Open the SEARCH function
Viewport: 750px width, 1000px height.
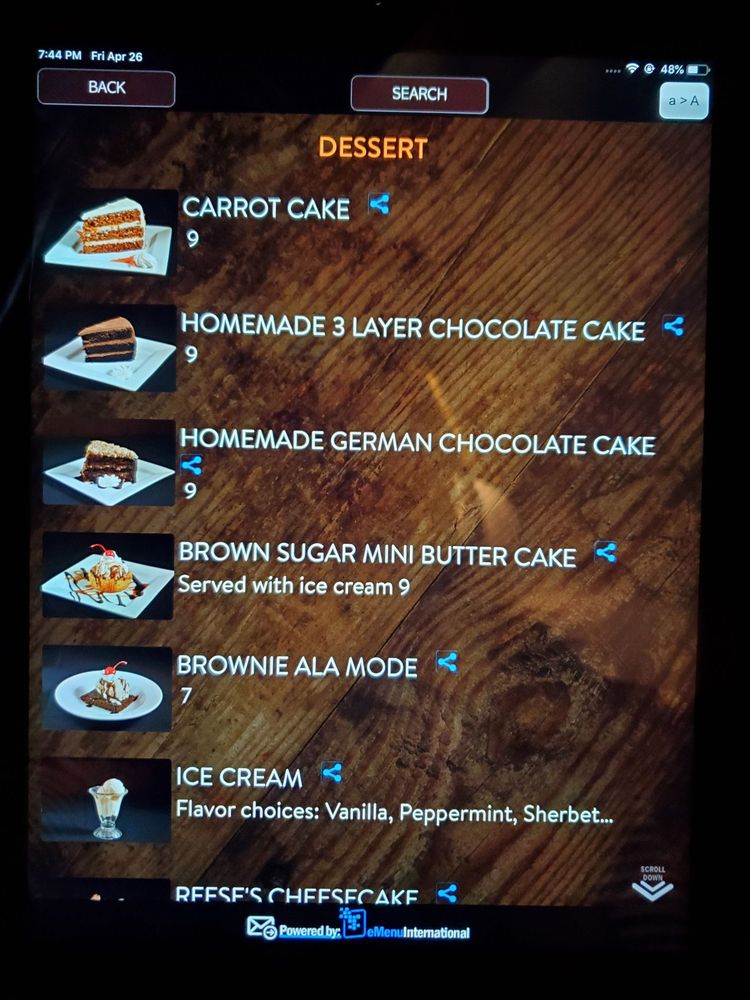(419, 94)
